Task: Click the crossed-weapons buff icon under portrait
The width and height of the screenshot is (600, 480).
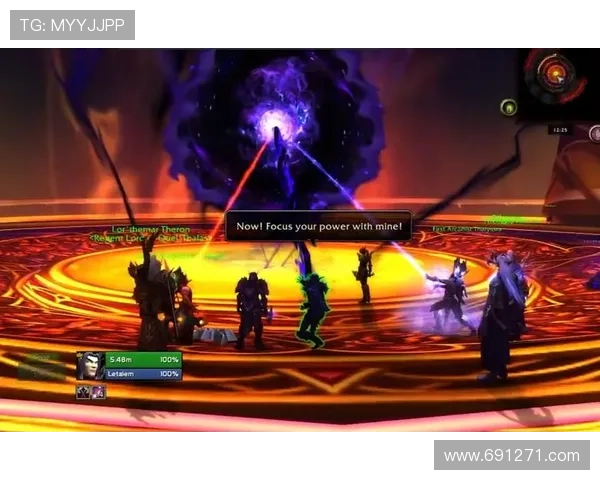Action: pyautogui.click(x=84, y=392)
